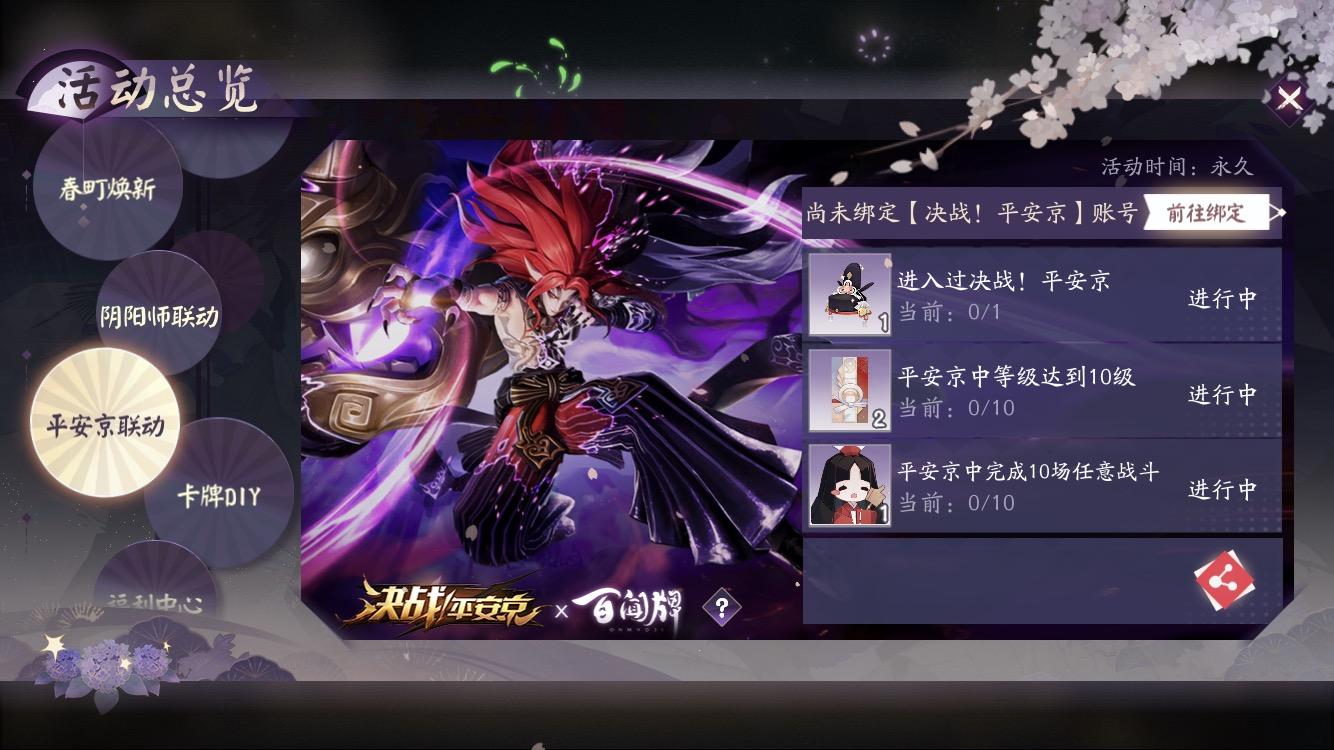The image size is (1334, 750).
Task: Click the 前往绑定 binding button
Action: [x=1208, y=212]
